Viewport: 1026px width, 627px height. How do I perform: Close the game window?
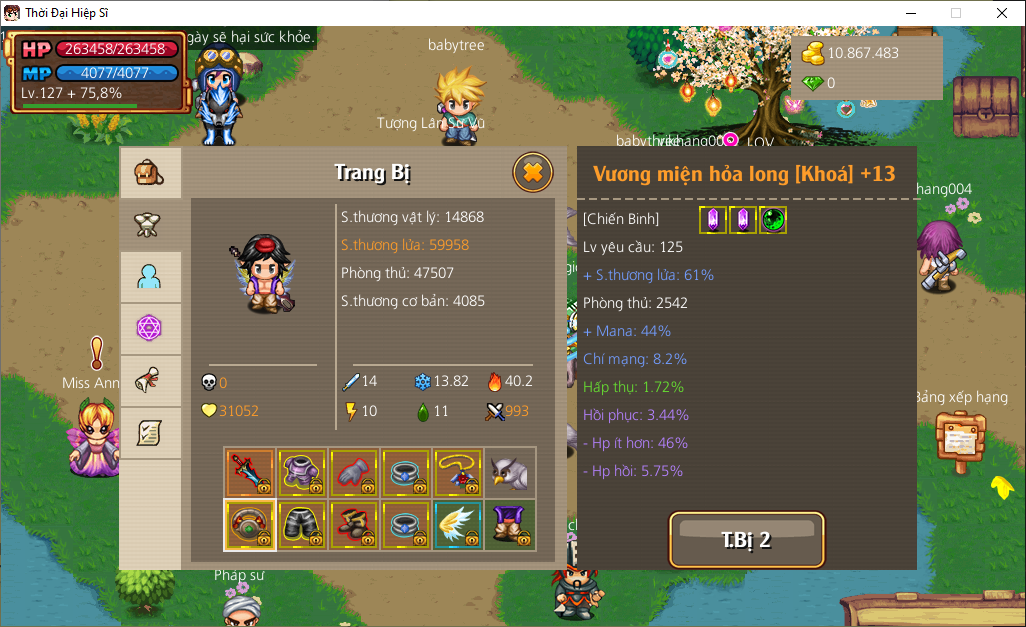[x=1001, y=13]
